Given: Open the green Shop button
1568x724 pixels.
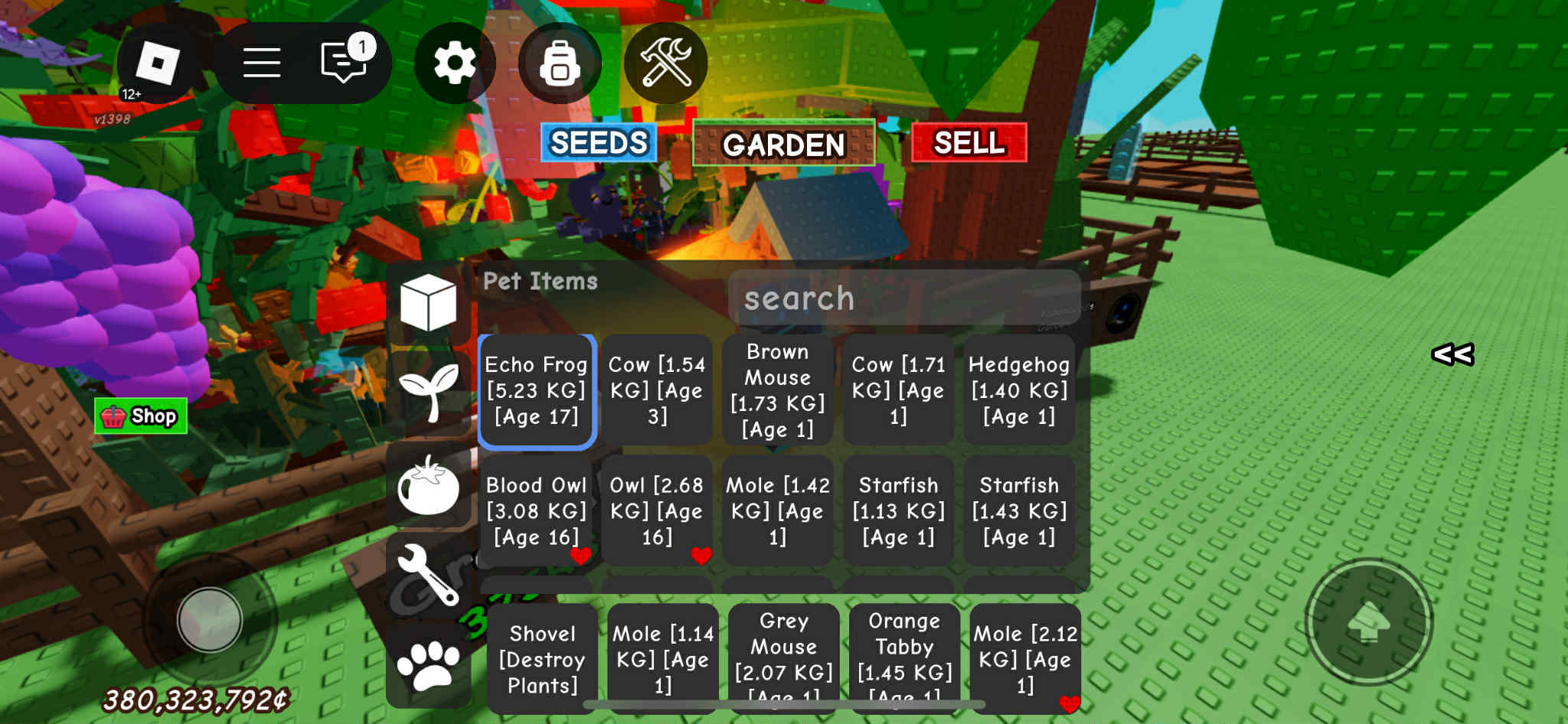Looking at the screenshot, I should (x=141, y=416).
